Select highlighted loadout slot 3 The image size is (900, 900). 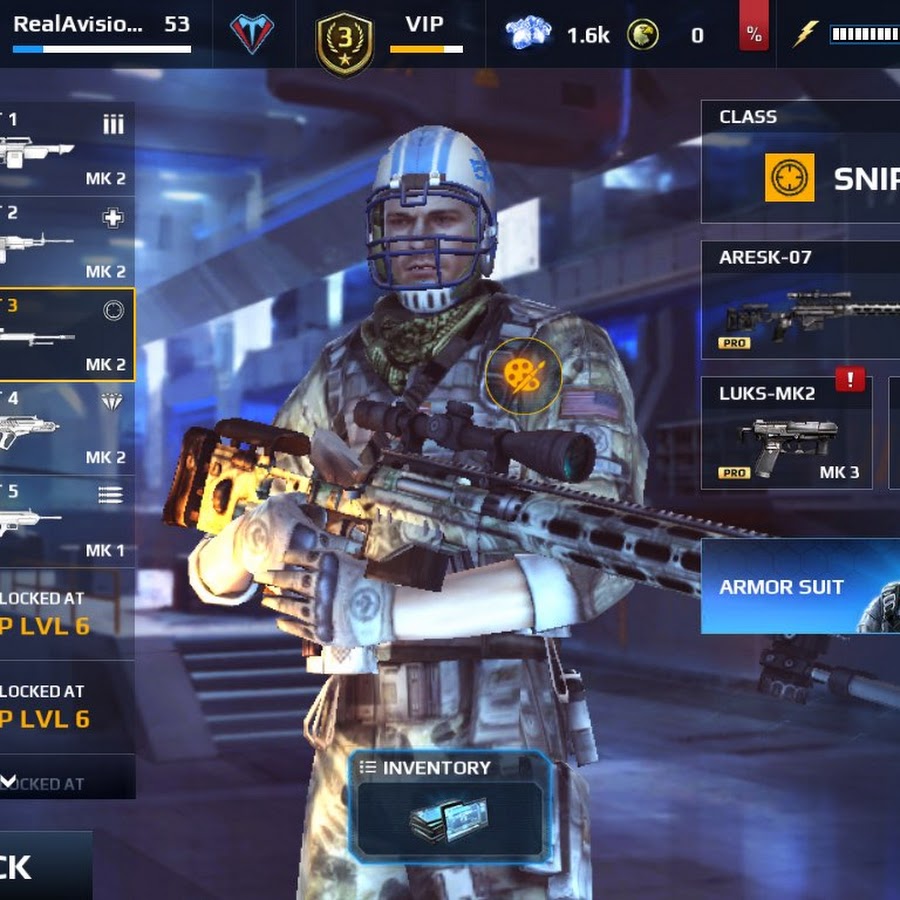[x=66, y=335]
